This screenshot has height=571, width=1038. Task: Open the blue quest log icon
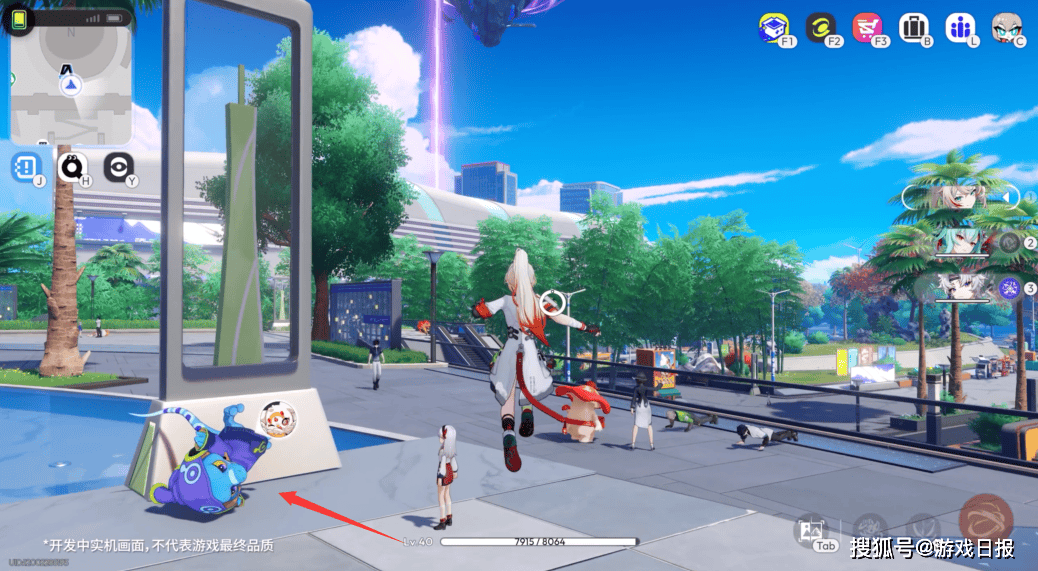26,167
